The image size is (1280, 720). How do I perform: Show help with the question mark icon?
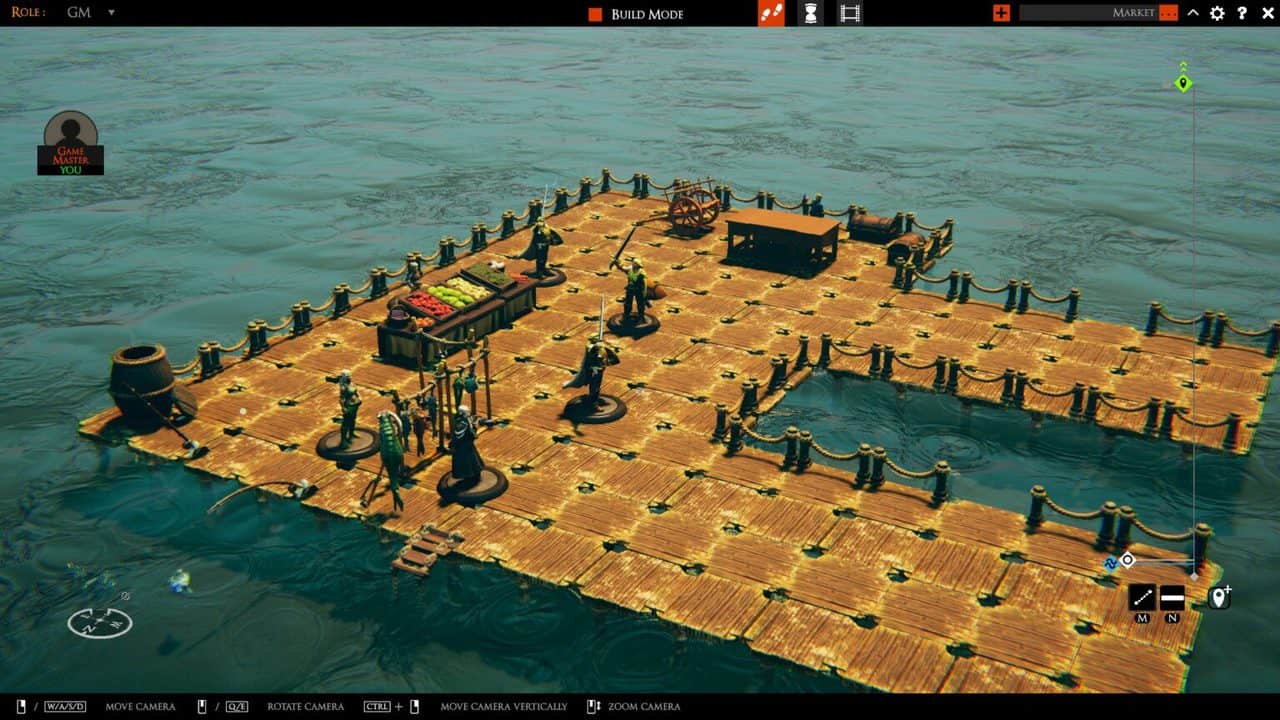pyautogui.click(x=1242, y=13)
